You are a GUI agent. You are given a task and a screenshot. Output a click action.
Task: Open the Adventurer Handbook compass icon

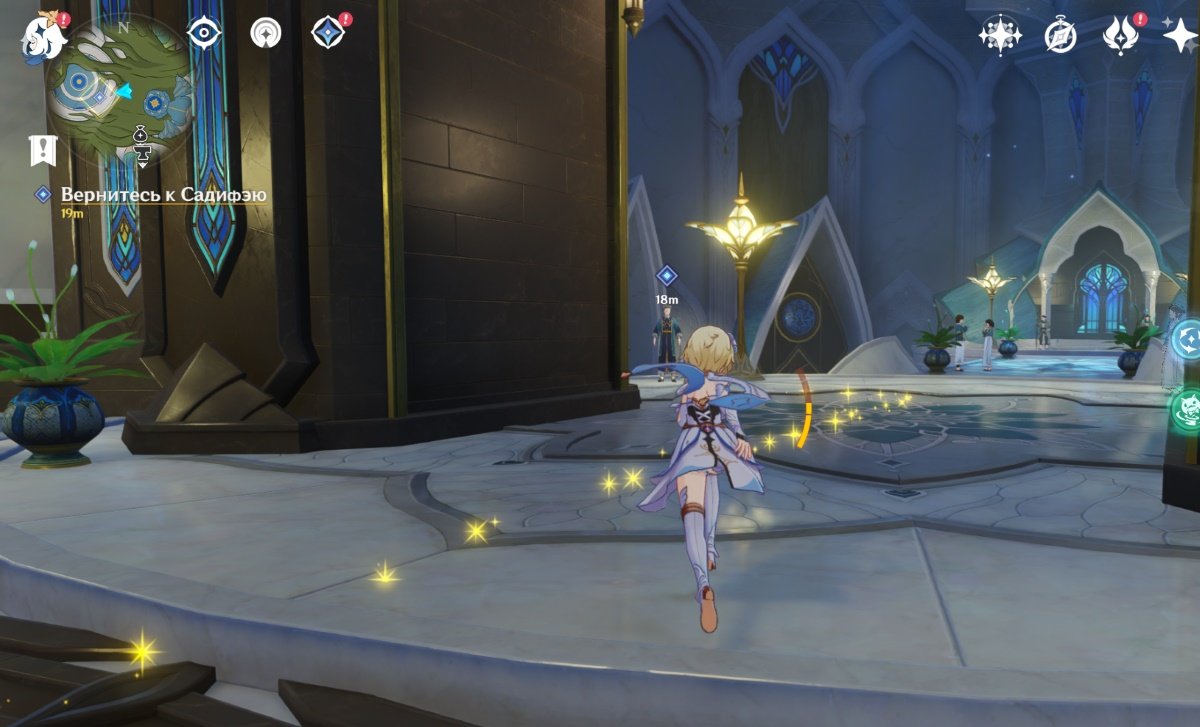point(1060,36)
